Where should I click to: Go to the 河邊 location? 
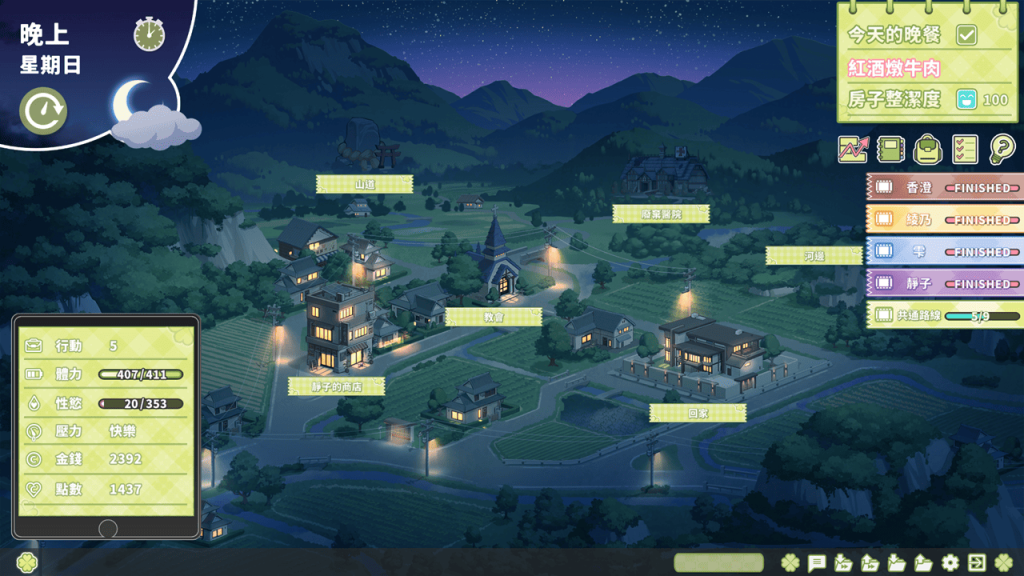coord(814,256)
